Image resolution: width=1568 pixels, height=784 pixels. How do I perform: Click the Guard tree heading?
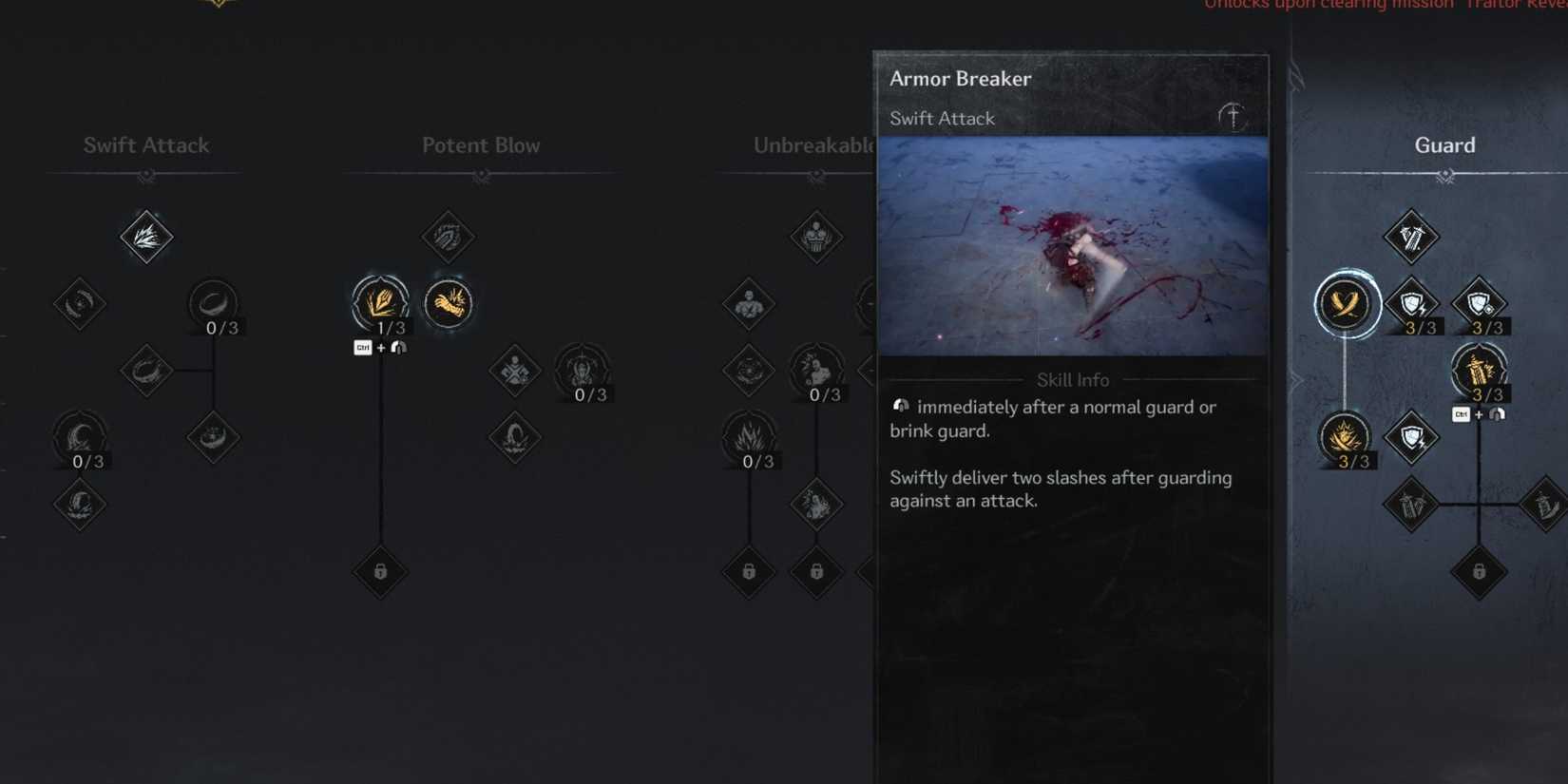(x=1444, y=144)
